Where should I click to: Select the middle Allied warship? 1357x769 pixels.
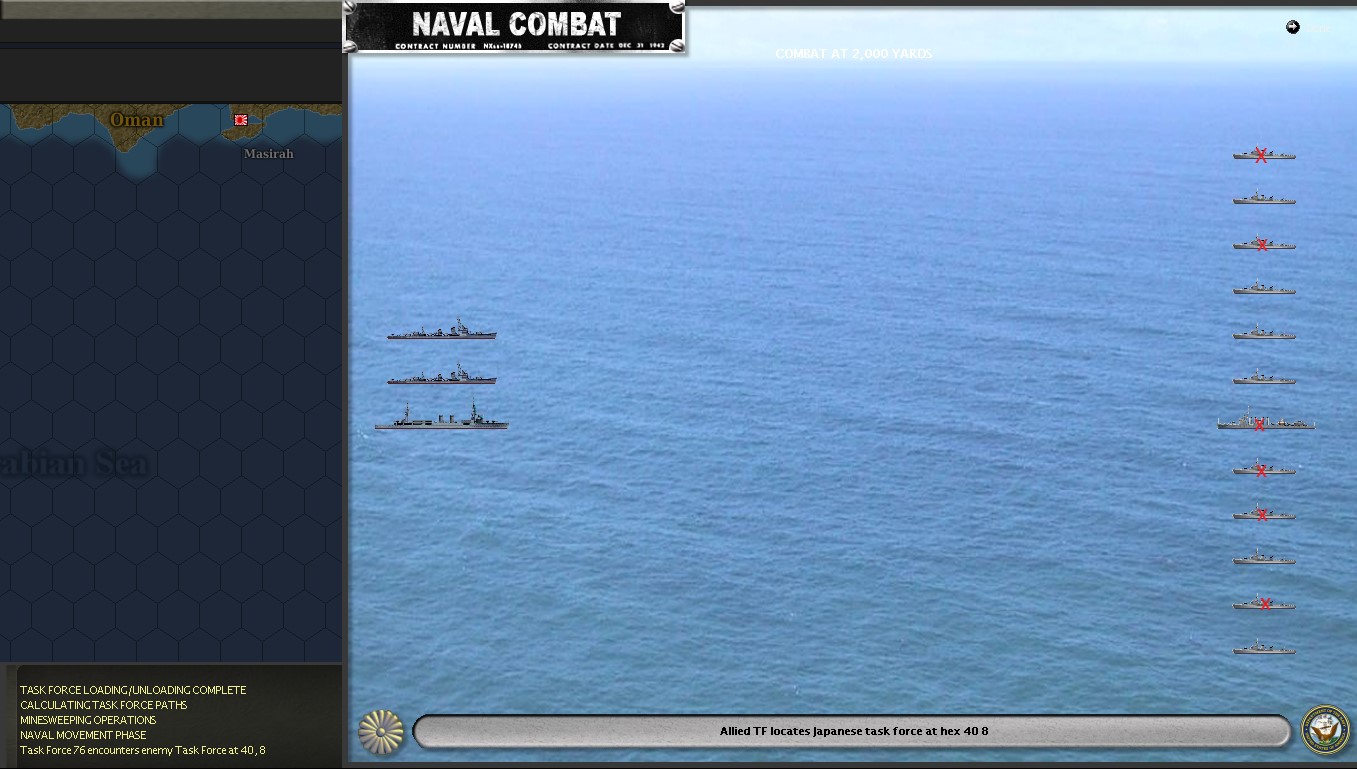[441, 378]
